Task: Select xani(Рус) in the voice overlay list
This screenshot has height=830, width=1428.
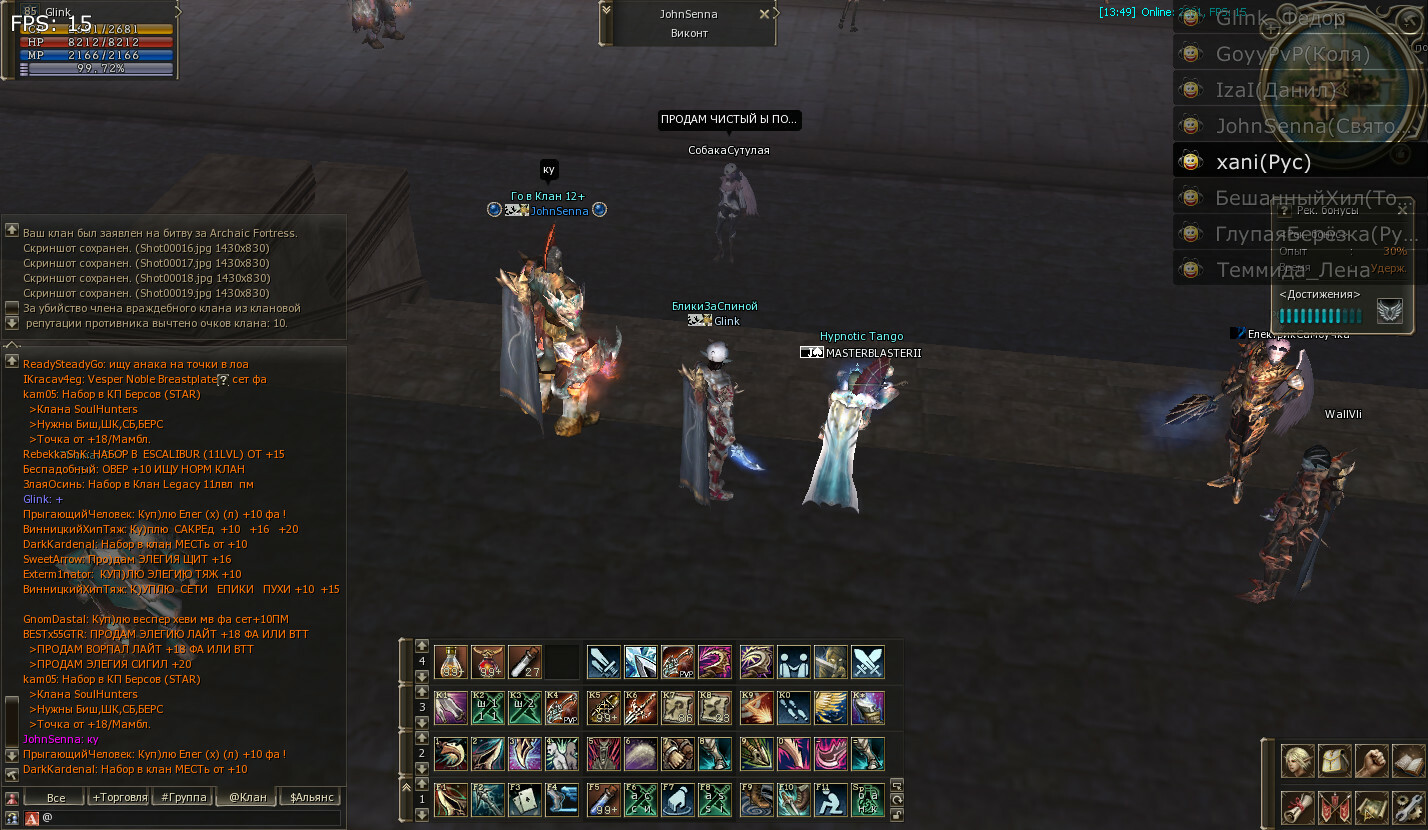Action: (x=1263, y=162)
